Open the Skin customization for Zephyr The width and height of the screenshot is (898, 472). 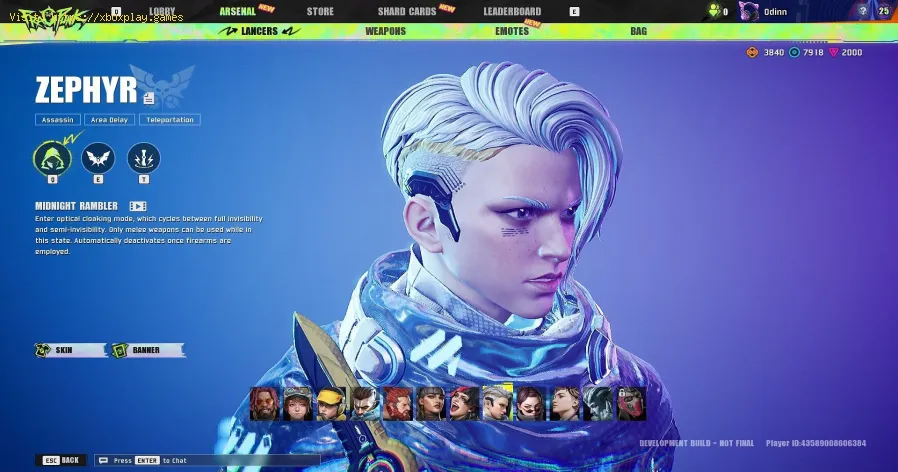click(70, 350)
